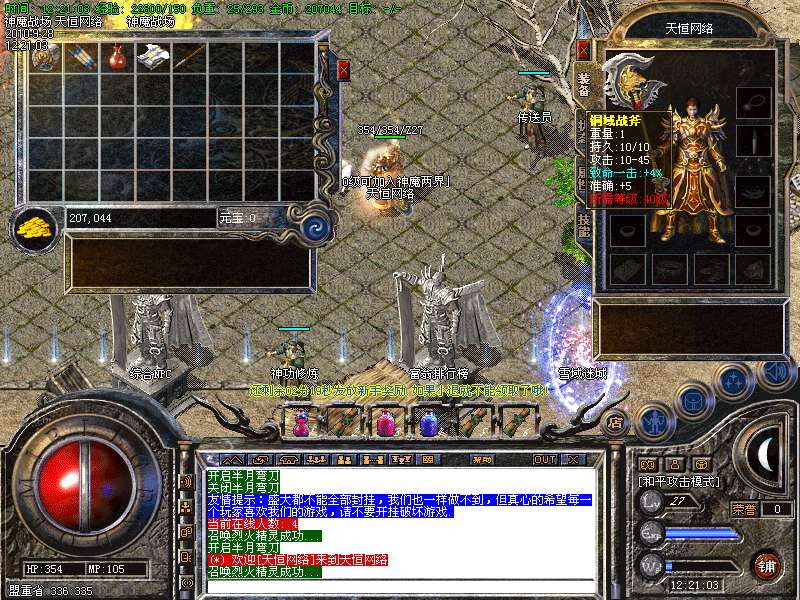Select the red potion in the bag
The width and height of the screenshot is (800, 600).
click(x=117, y=56)
